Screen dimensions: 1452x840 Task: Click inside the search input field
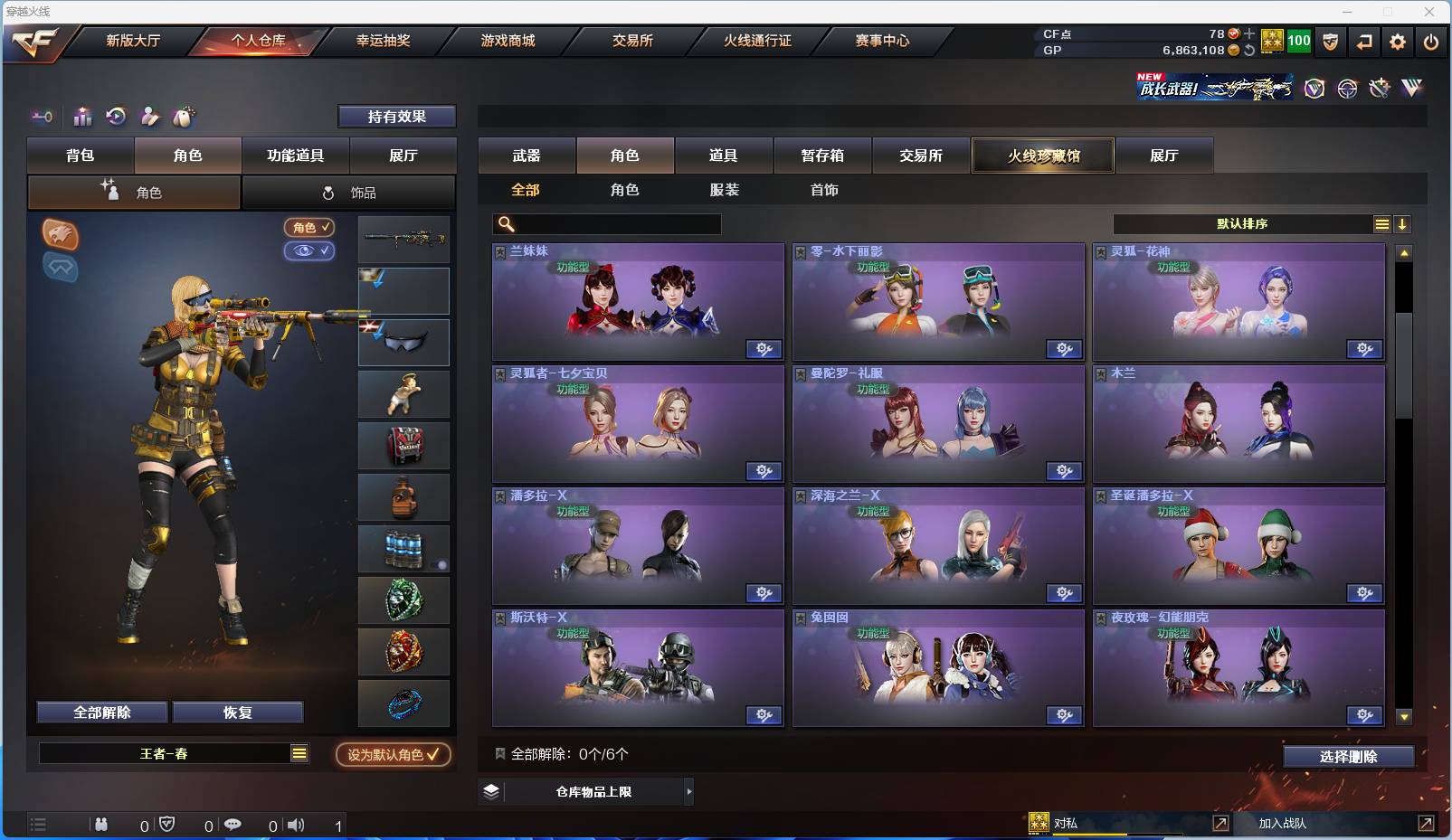point(615,223)
